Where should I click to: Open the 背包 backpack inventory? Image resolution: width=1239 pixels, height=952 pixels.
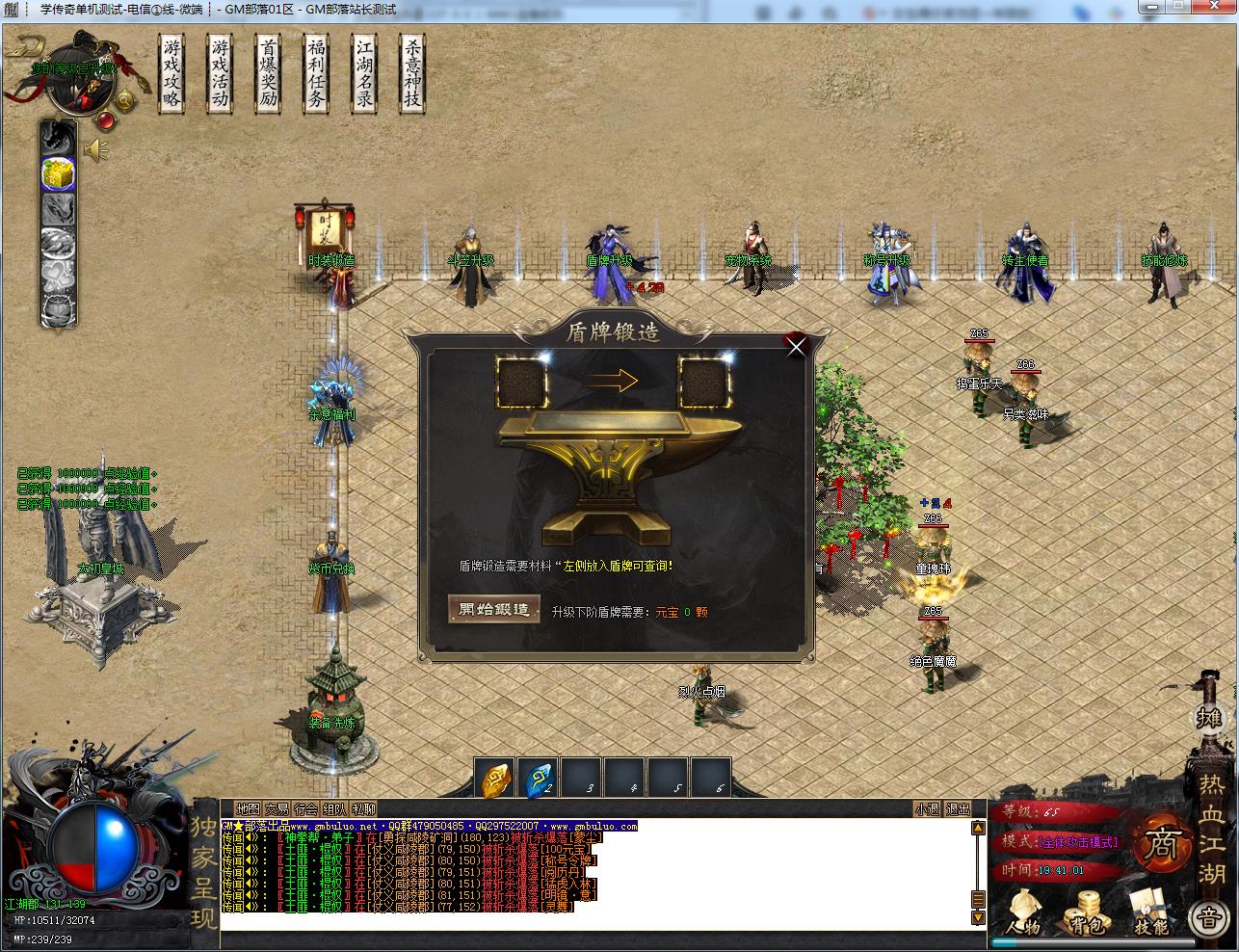coord(1087,912)
